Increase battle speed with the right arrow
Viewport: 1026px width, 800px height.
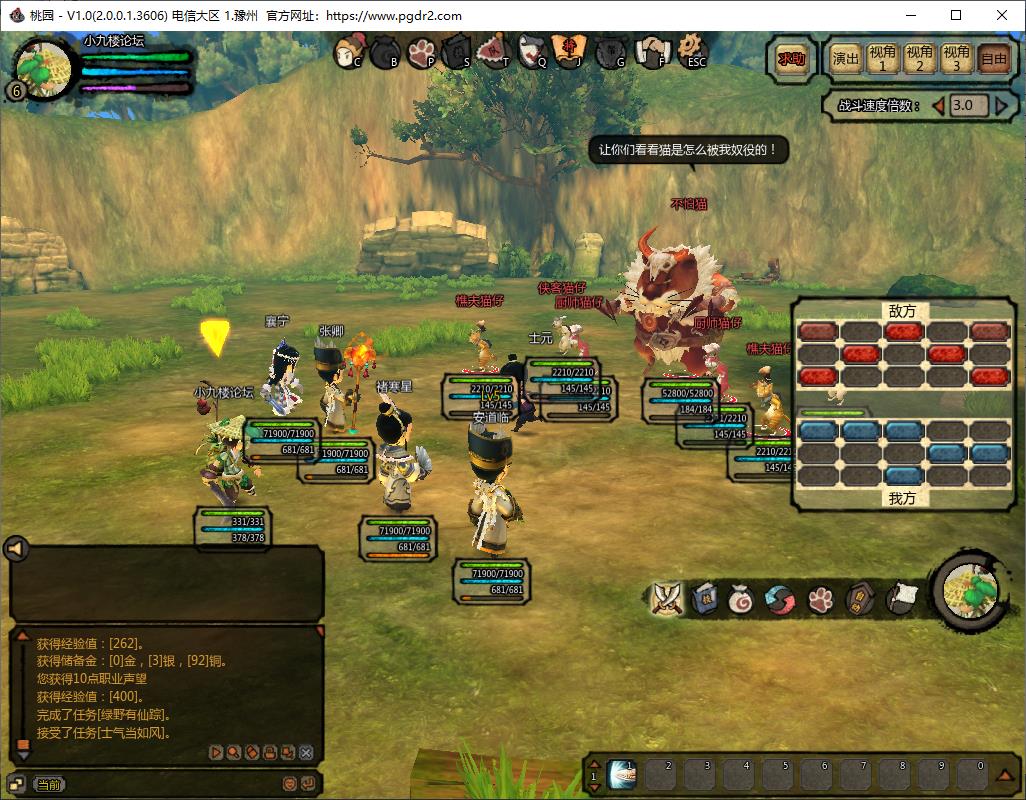tap(998, 105)
